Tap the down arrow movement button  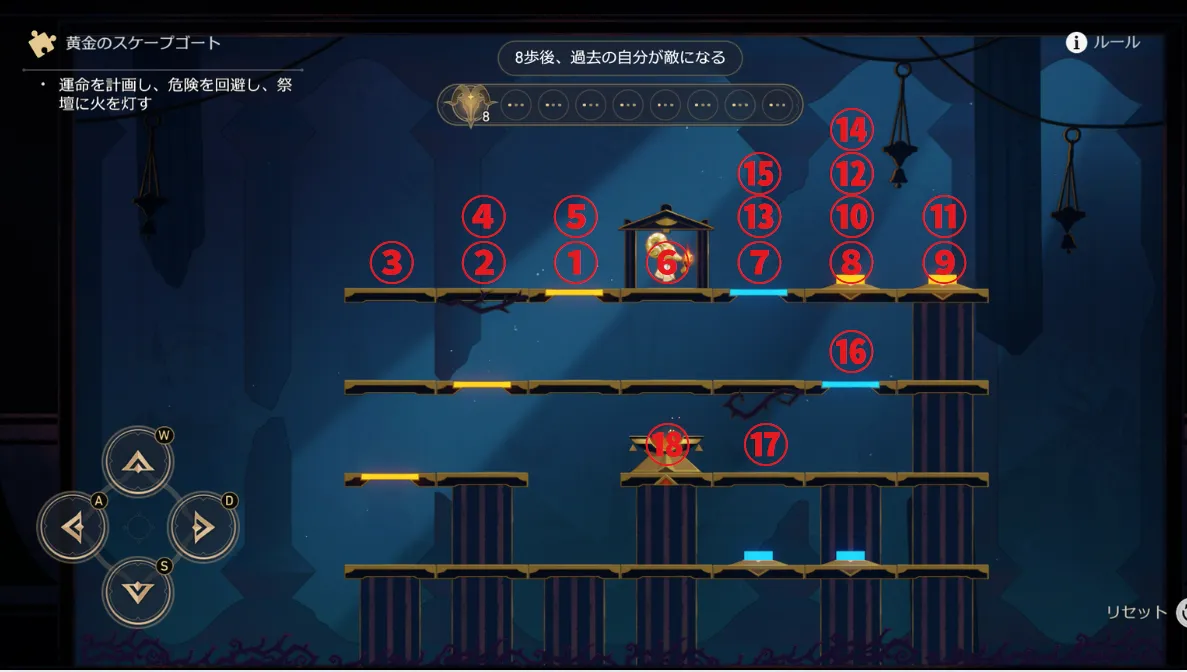pyautogui.click(x=138, y=590)
